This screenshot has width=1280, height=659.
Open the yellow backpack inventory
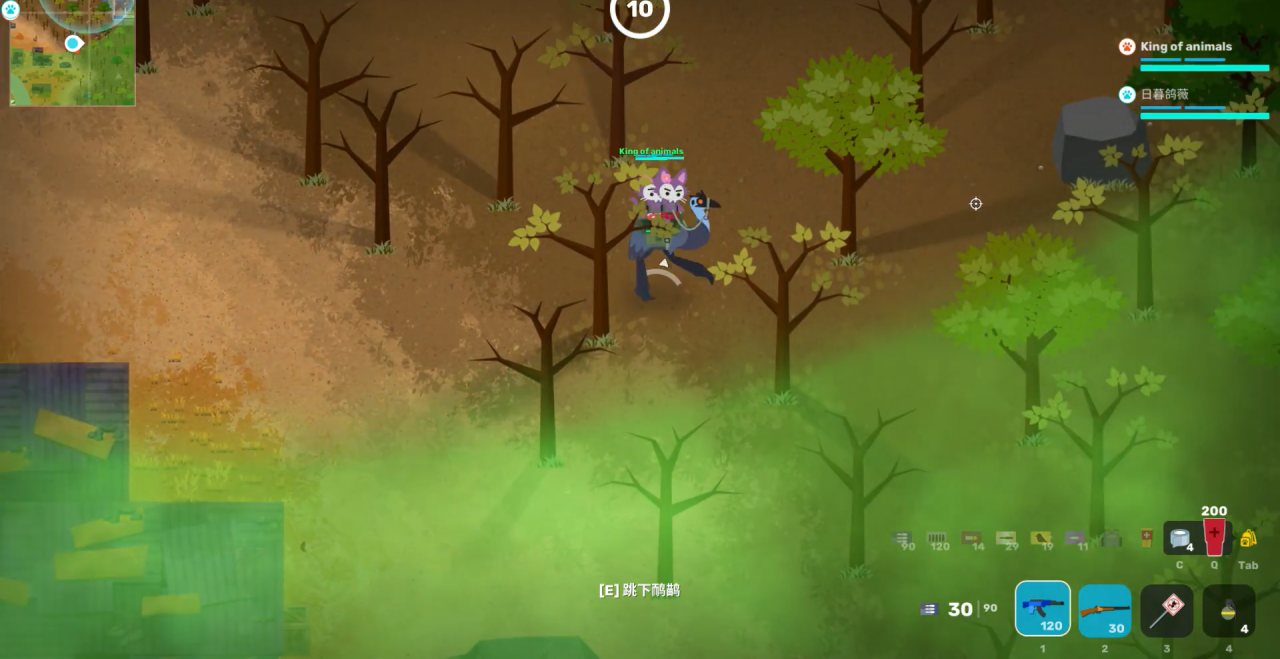(x=1248, y=538)
